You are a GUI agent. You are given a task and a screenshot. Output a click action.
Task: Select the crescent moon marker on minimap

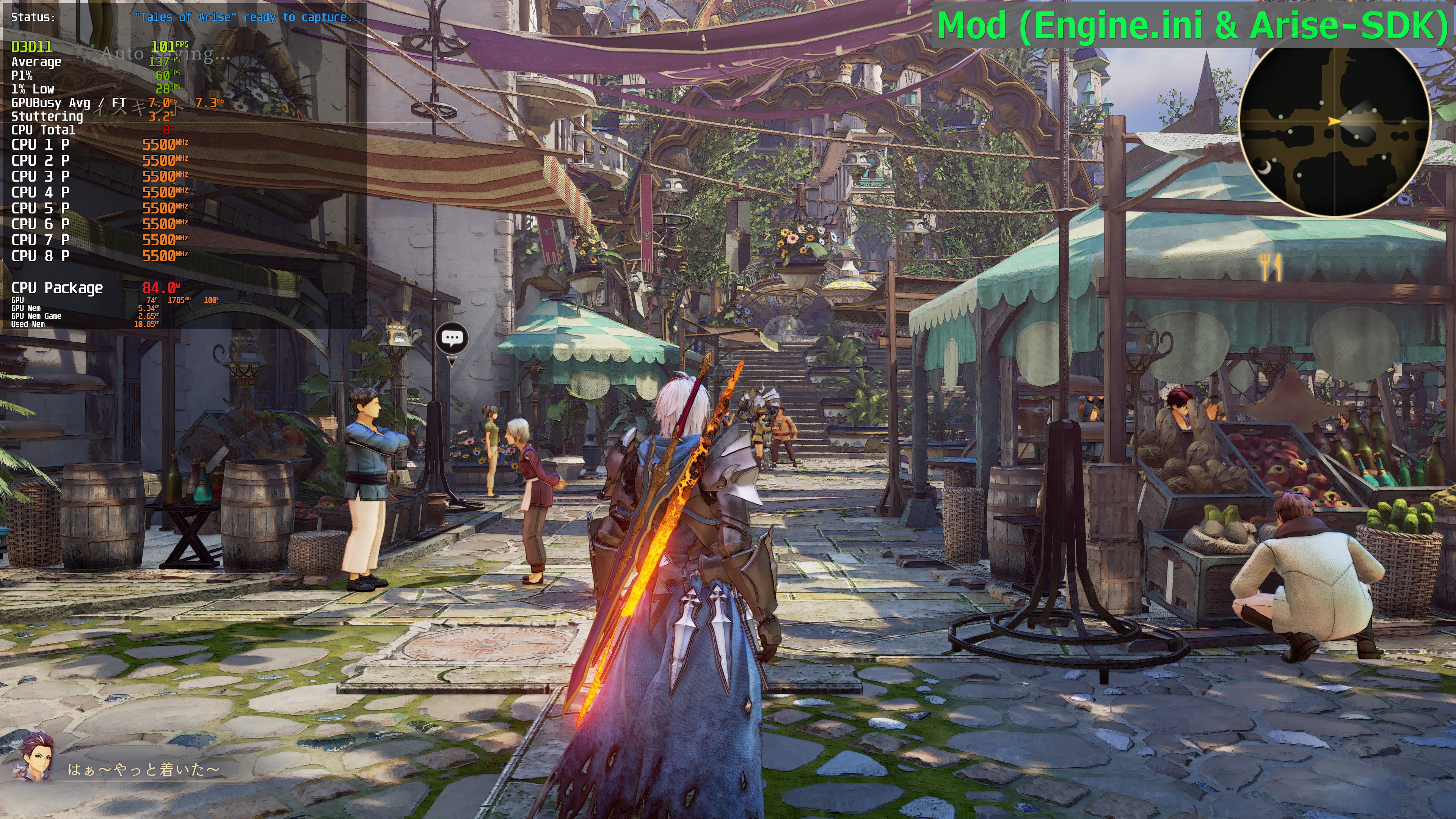[1265, 168]
